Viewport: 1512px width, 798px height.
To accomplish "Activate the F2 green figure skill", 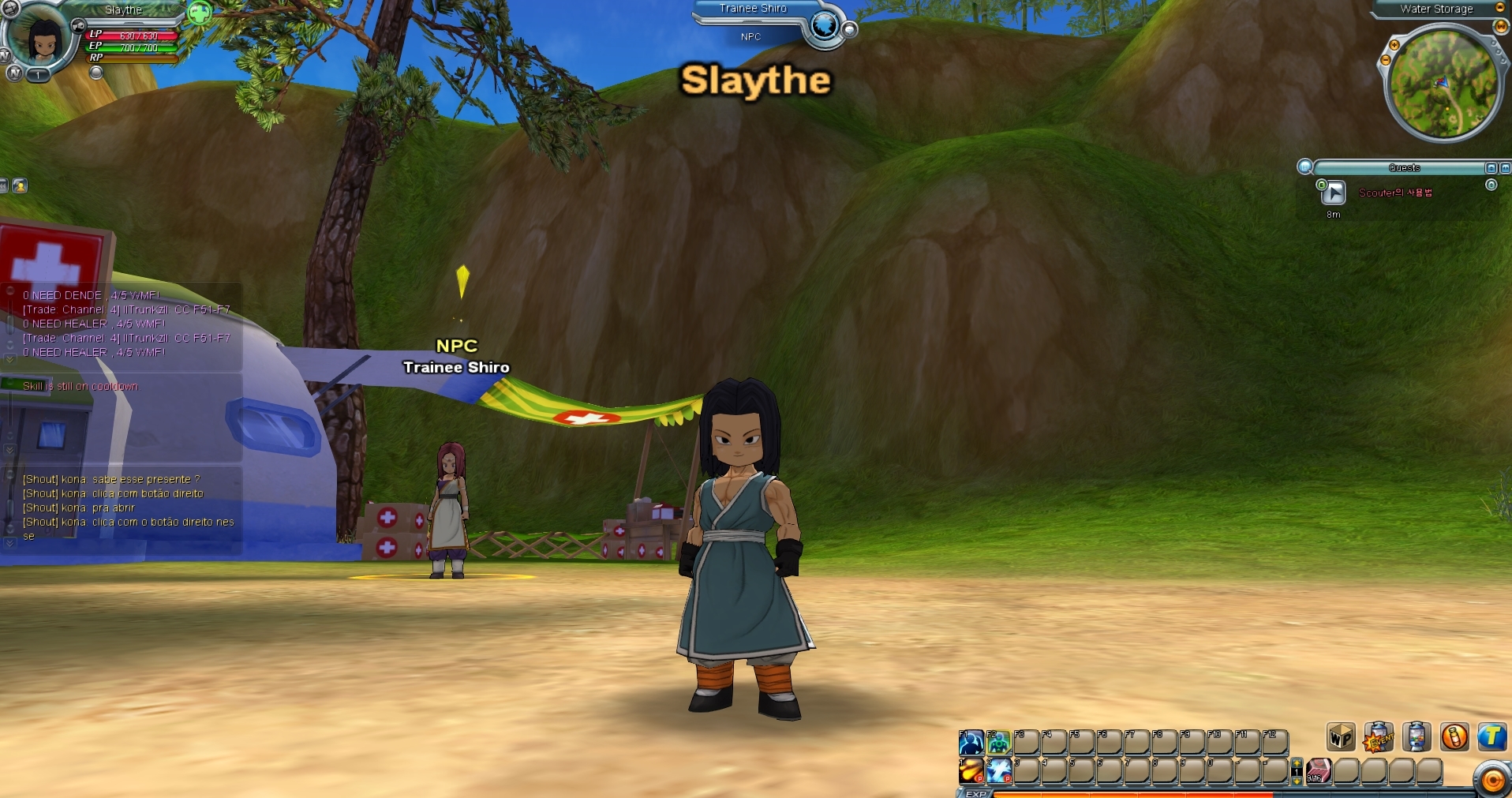I will [x=998, y=742].
